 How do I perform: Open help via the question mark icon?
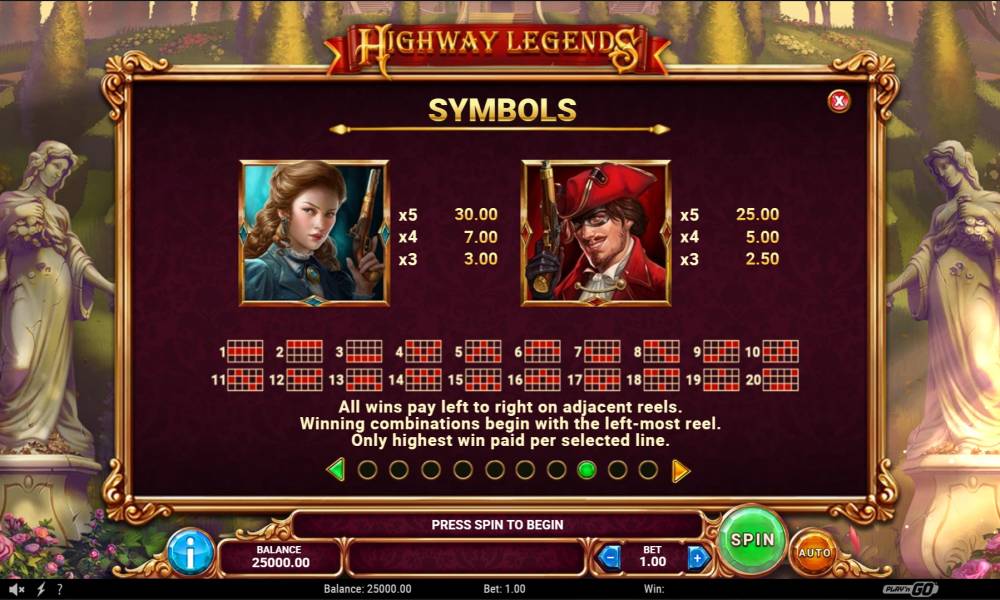pos(60,589)
